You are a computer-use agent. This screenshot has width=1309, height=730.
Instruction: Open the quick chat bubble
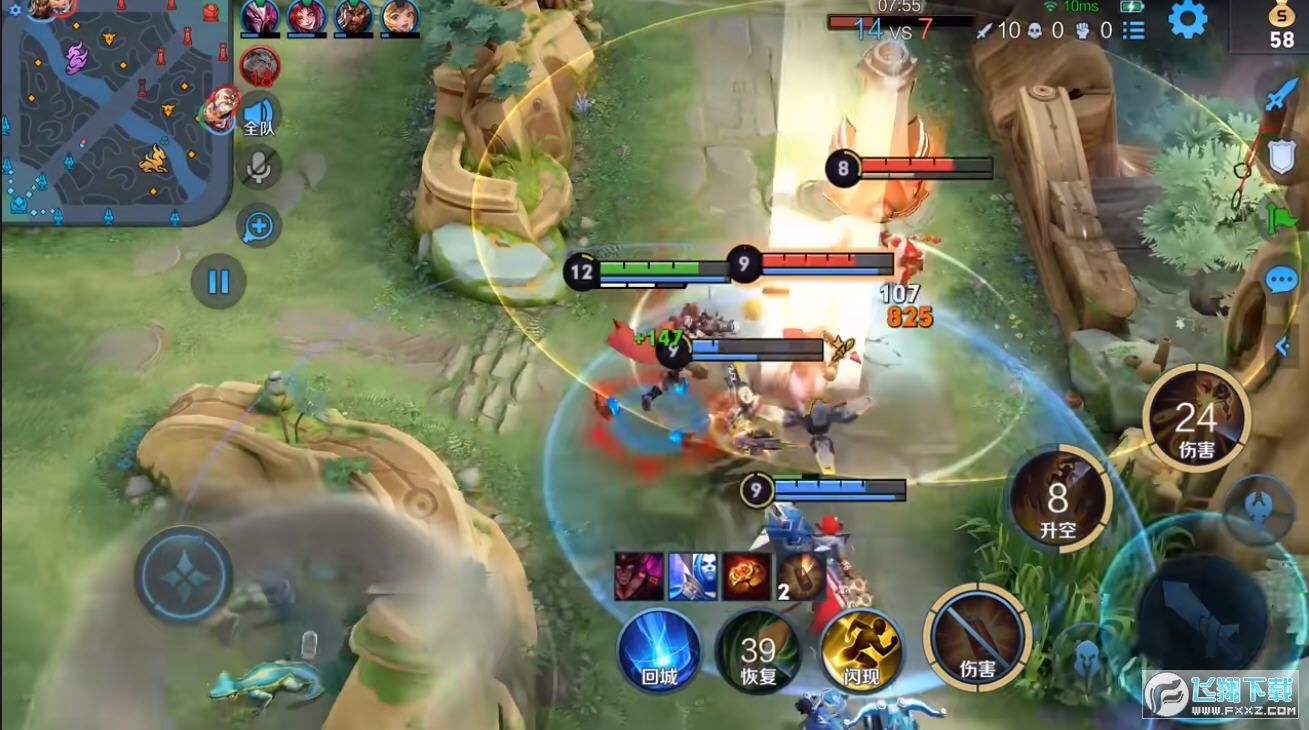[1281, 279]
